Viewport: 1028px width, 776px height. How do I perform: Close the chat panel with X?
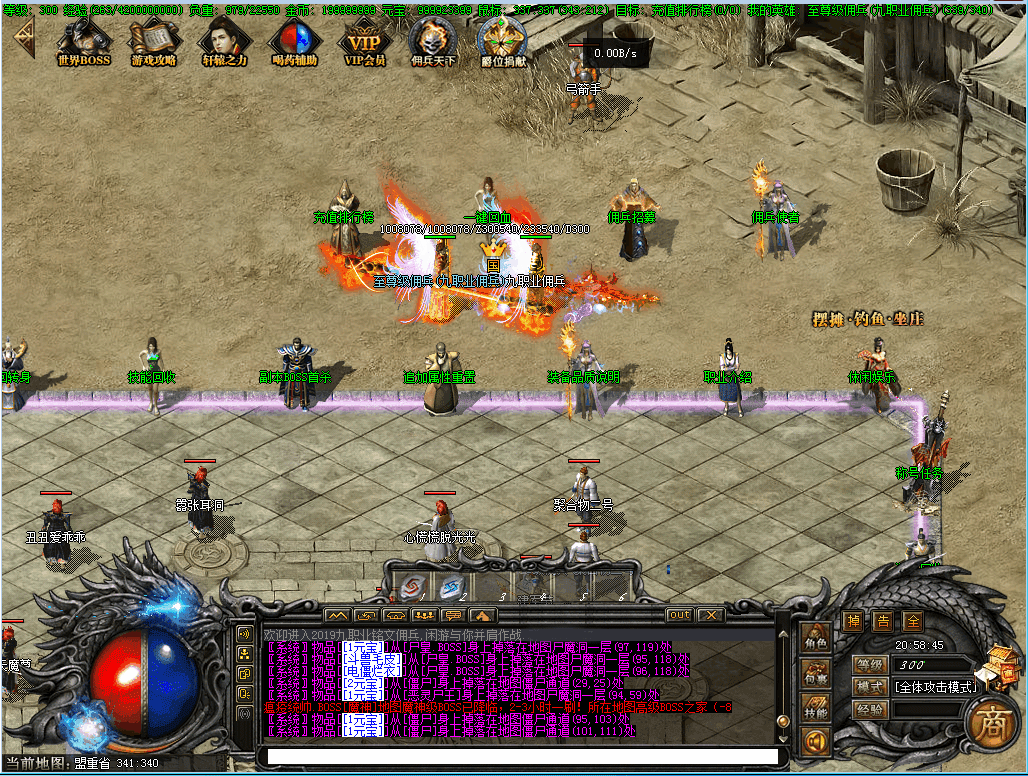[710, 615]
